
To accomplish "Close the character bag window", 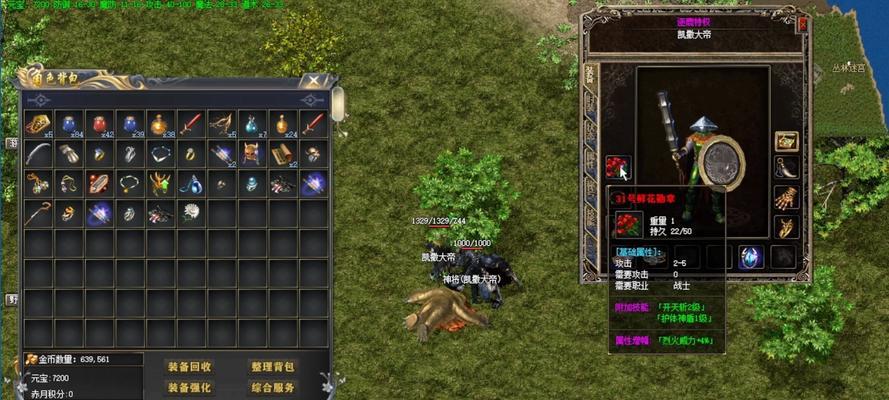I will (x=316, y=81).
